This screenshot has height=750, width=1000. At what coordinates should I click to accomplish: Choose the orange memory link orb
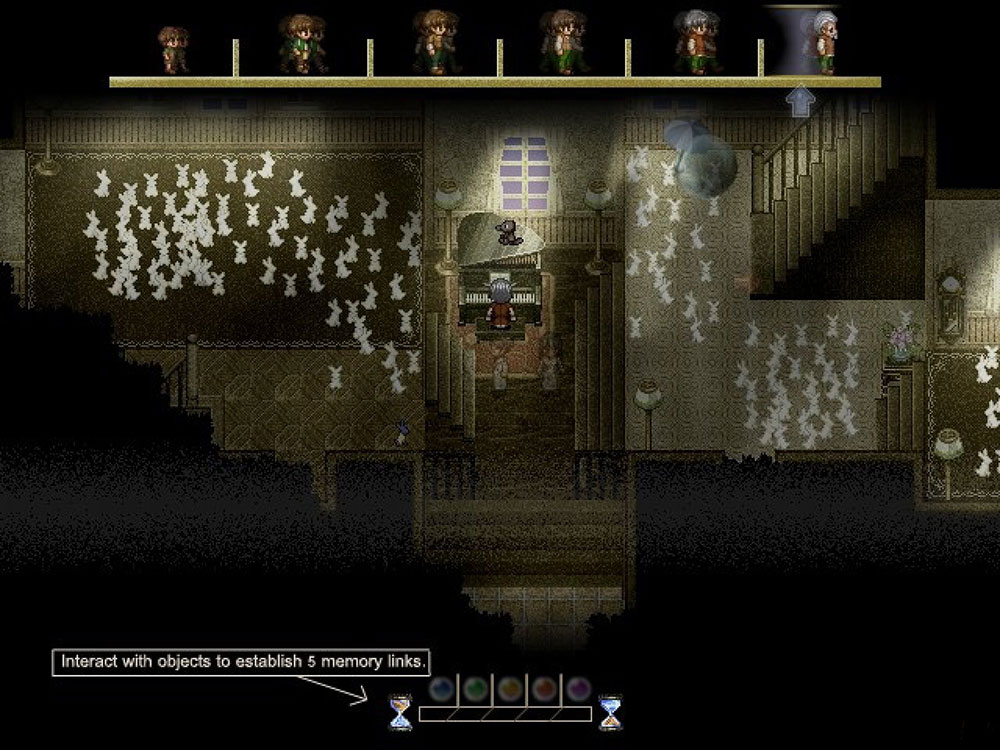tap(510, 689)
